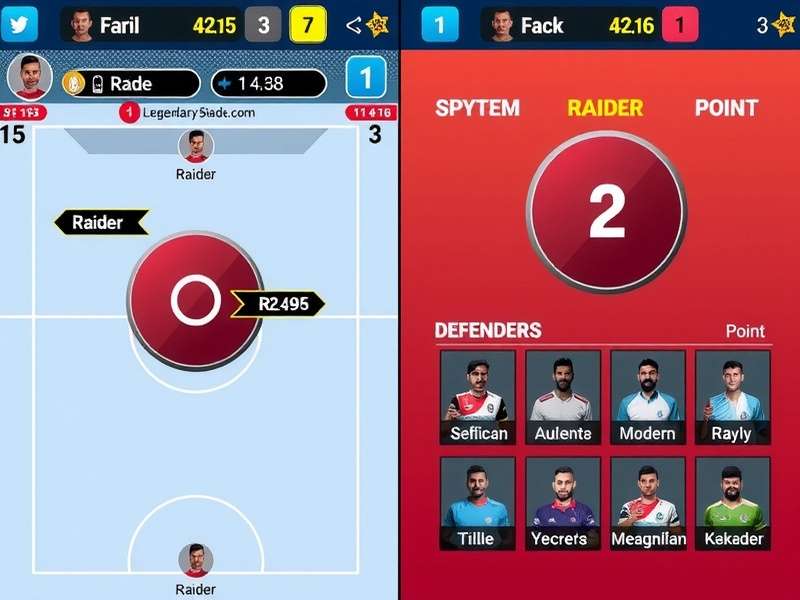This screenshot has height=600, width=800.
Task: Open the RAIDER tab
Action: click(606, 108)
